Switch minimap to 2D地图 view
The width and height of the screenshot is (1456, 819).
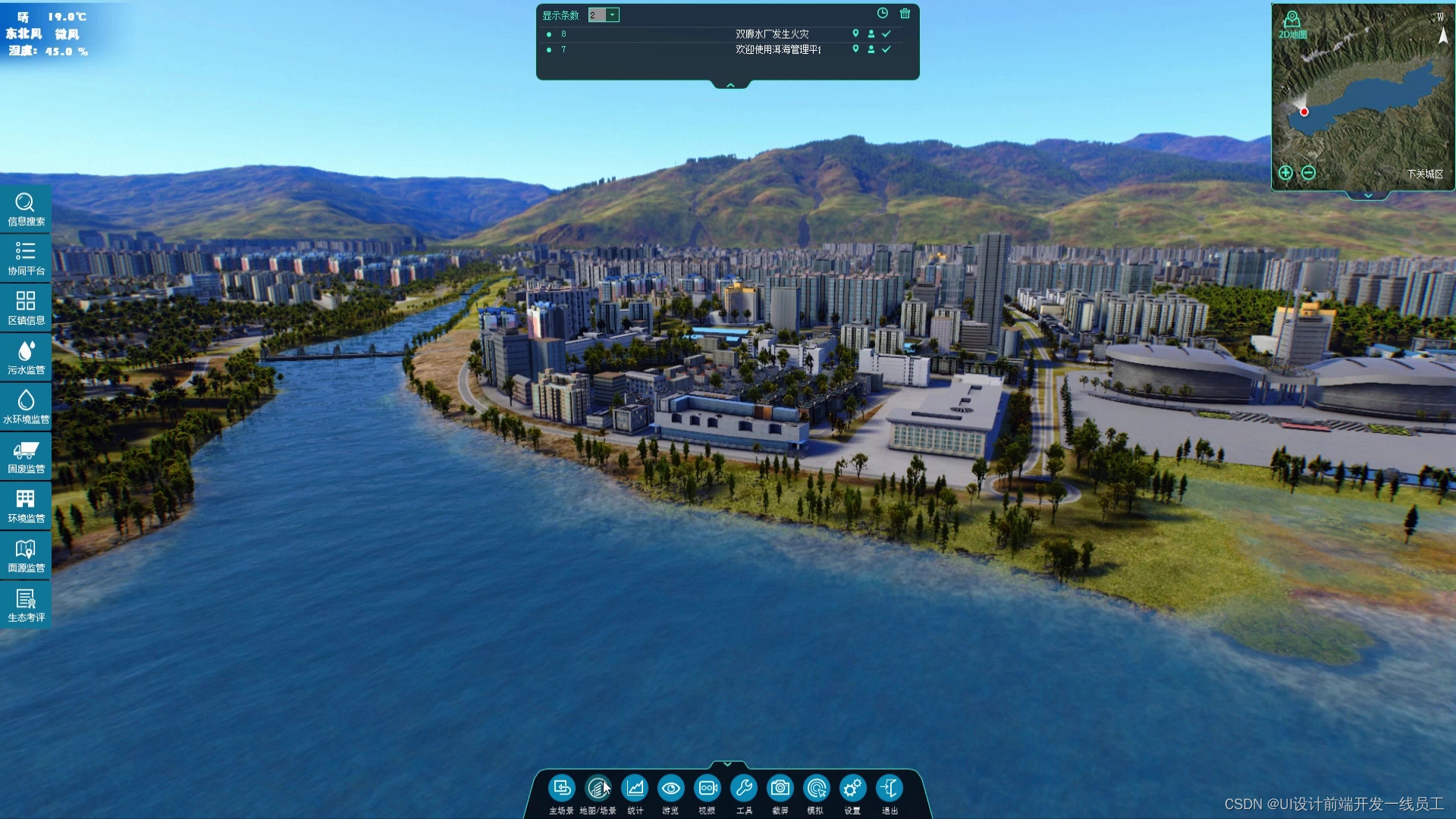(x=1292, y=24)
